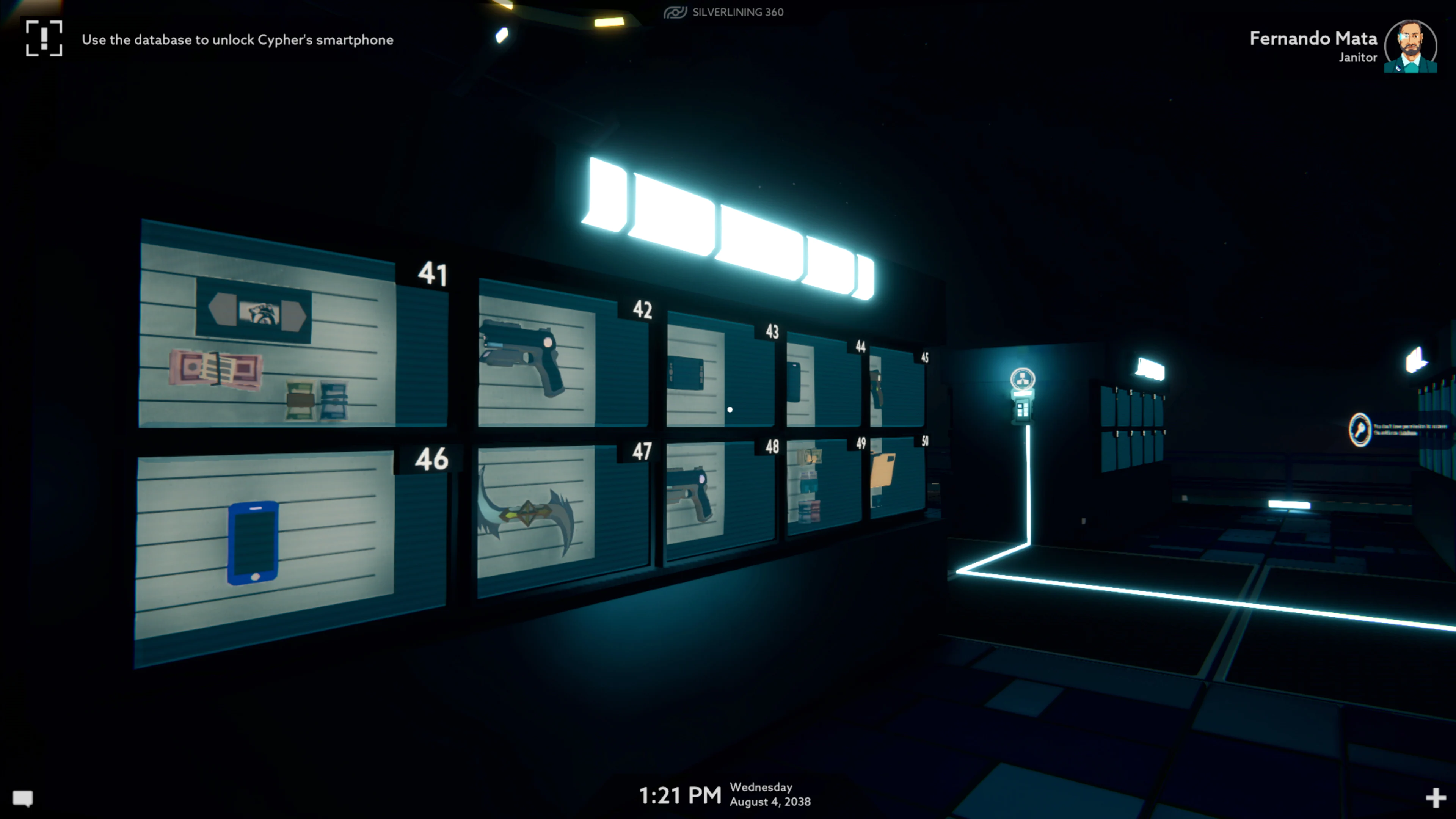Click the number label on locker 44

pos(860,345)
